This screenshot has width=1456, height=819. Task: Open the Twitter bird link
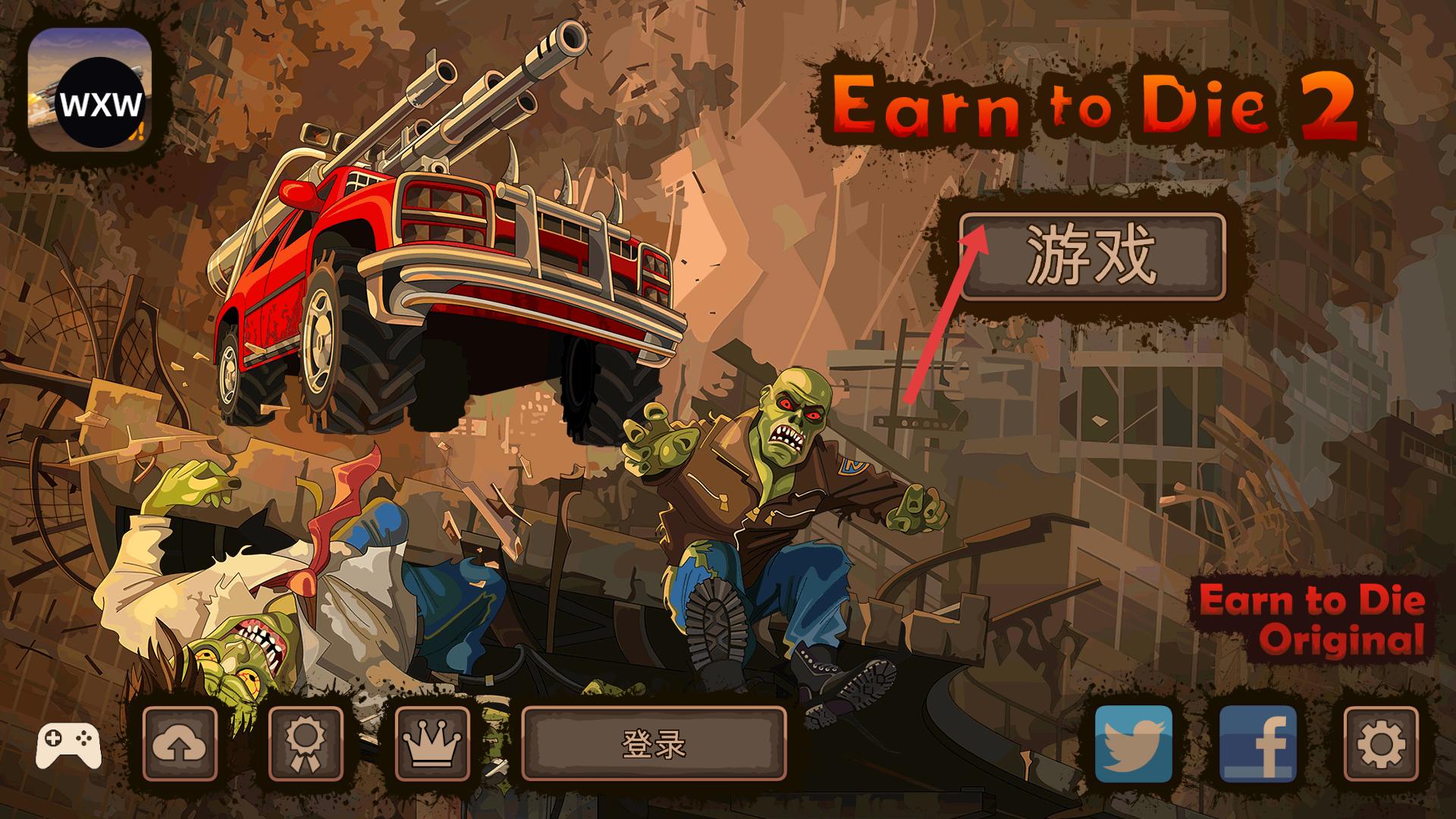1134,744
